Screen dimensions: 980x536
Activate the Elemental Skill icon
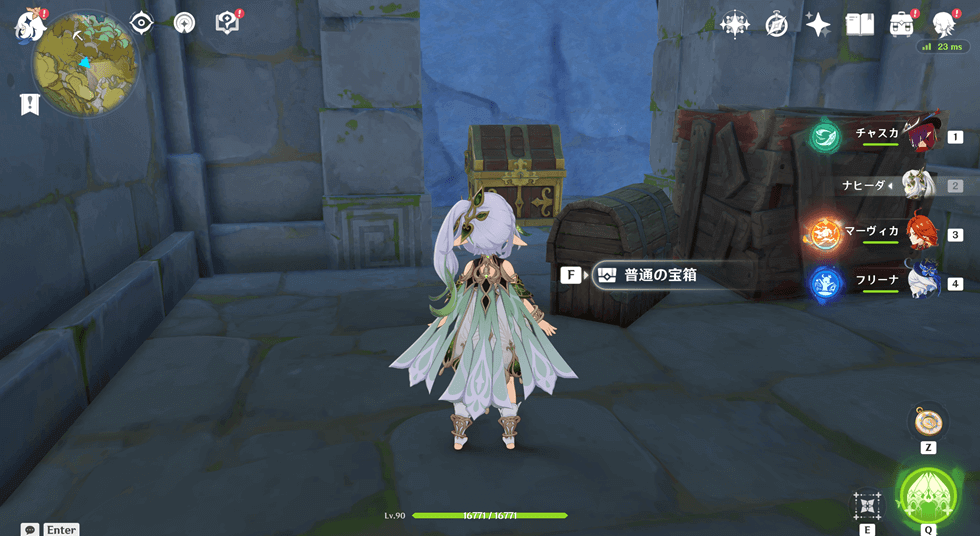(866, 505)
